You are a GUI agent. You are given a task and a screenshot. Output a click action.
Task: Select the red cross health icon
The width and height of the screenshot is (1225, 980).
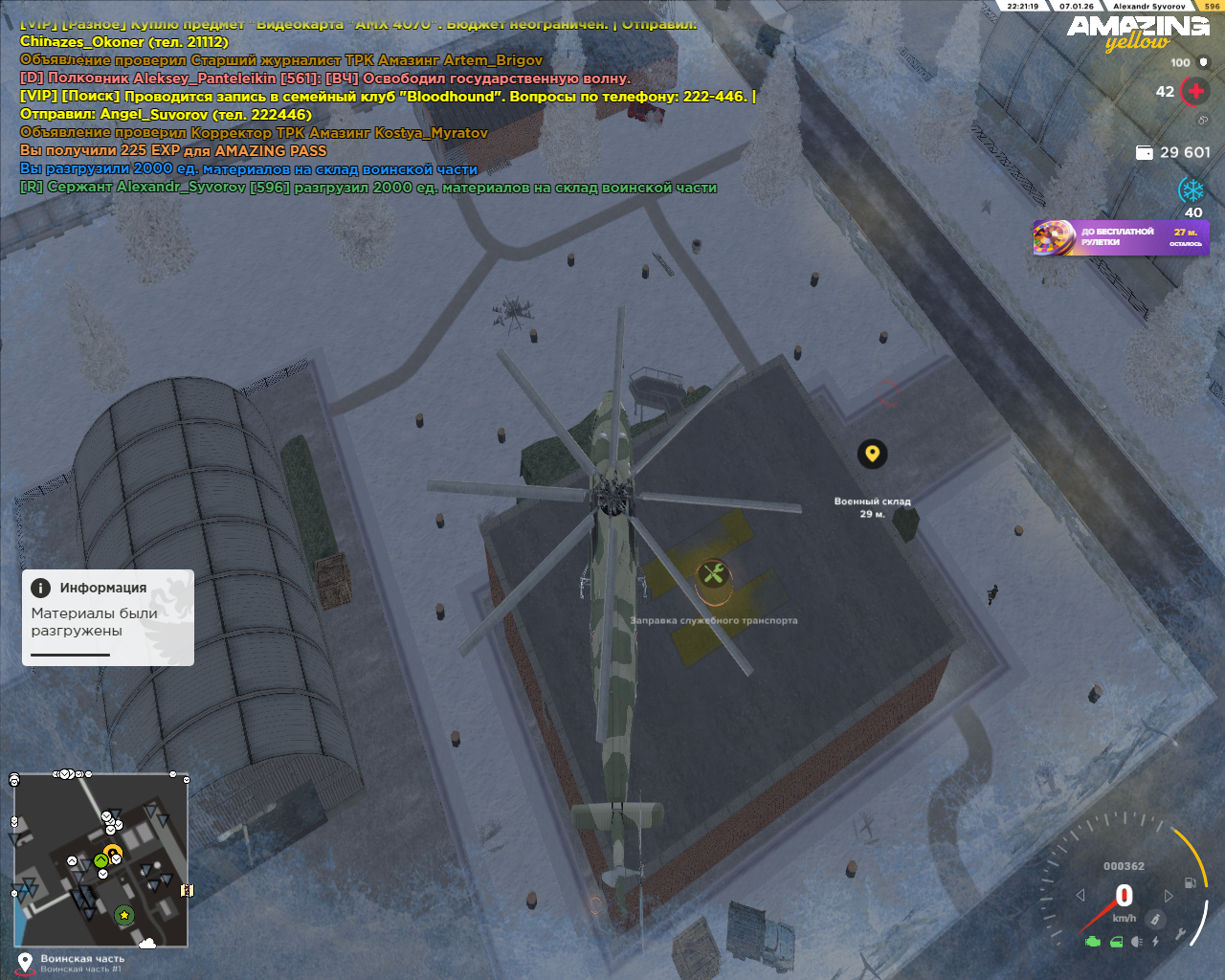(1195, 92)
